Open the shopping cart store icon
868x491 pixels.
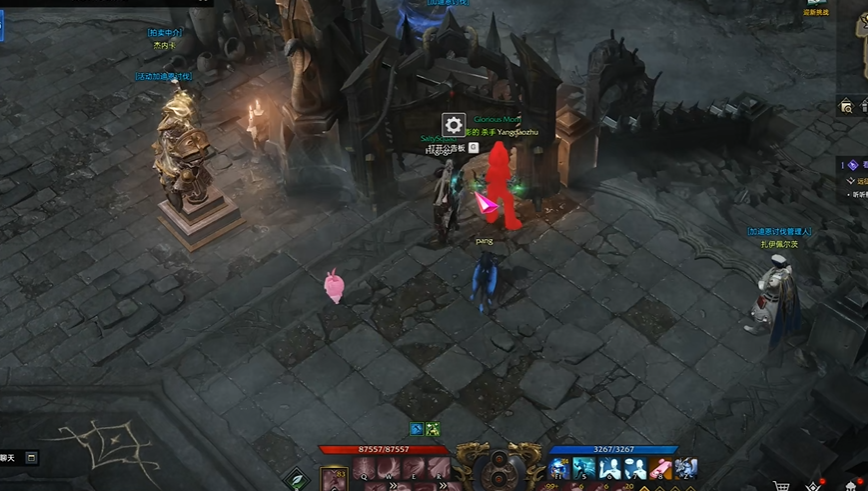coord(780,487)
